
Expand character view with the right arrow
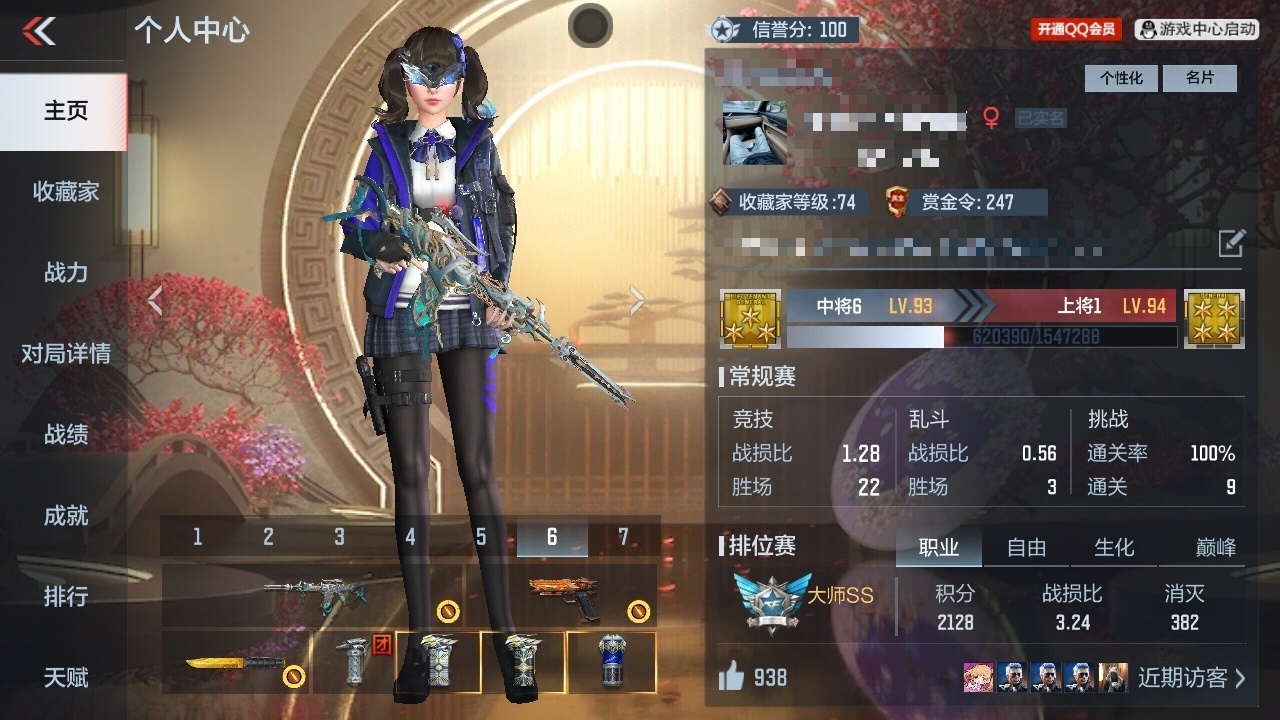point(637,300)
